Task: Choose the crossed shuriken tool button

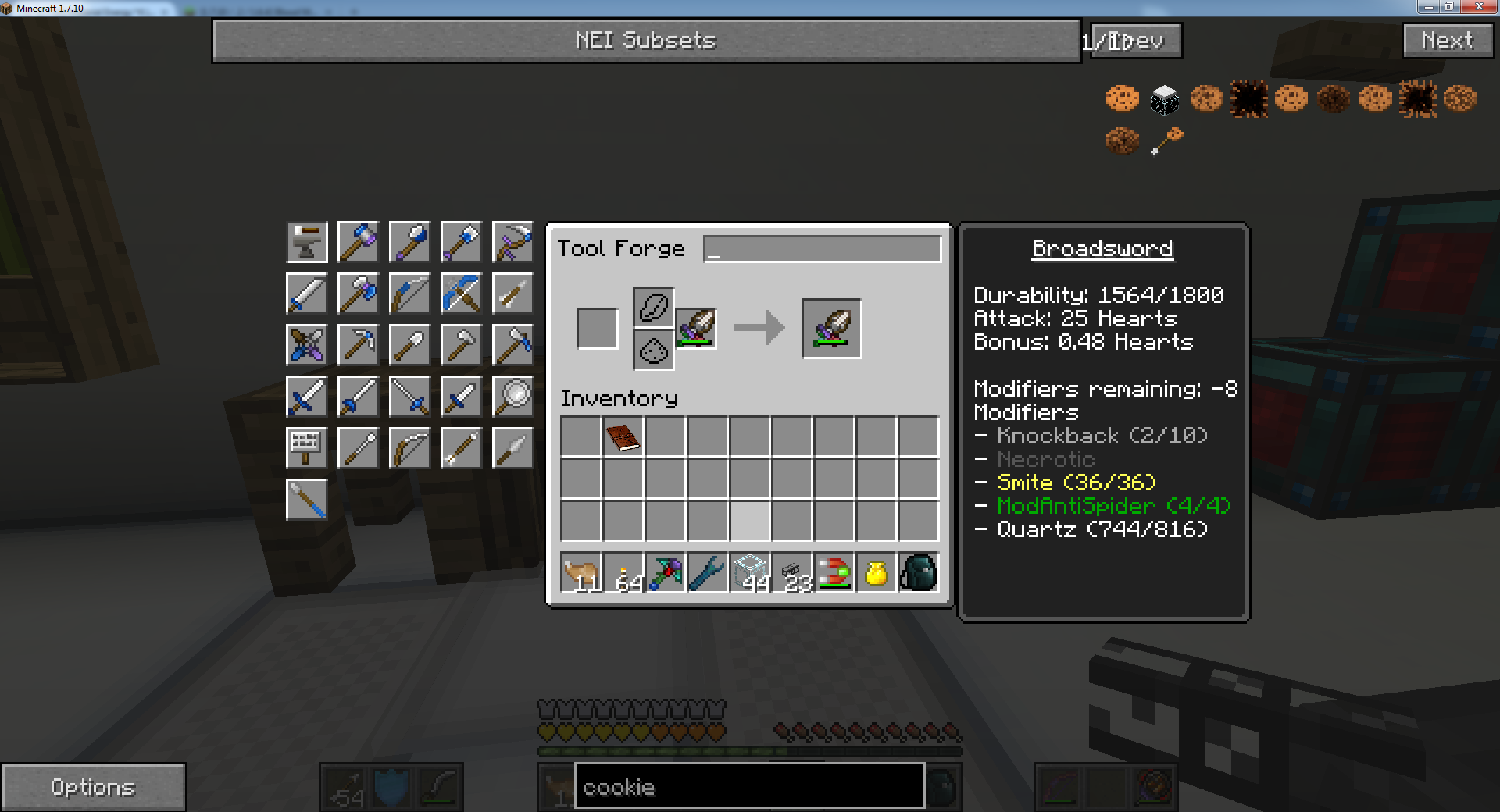Action: [307, 345]
